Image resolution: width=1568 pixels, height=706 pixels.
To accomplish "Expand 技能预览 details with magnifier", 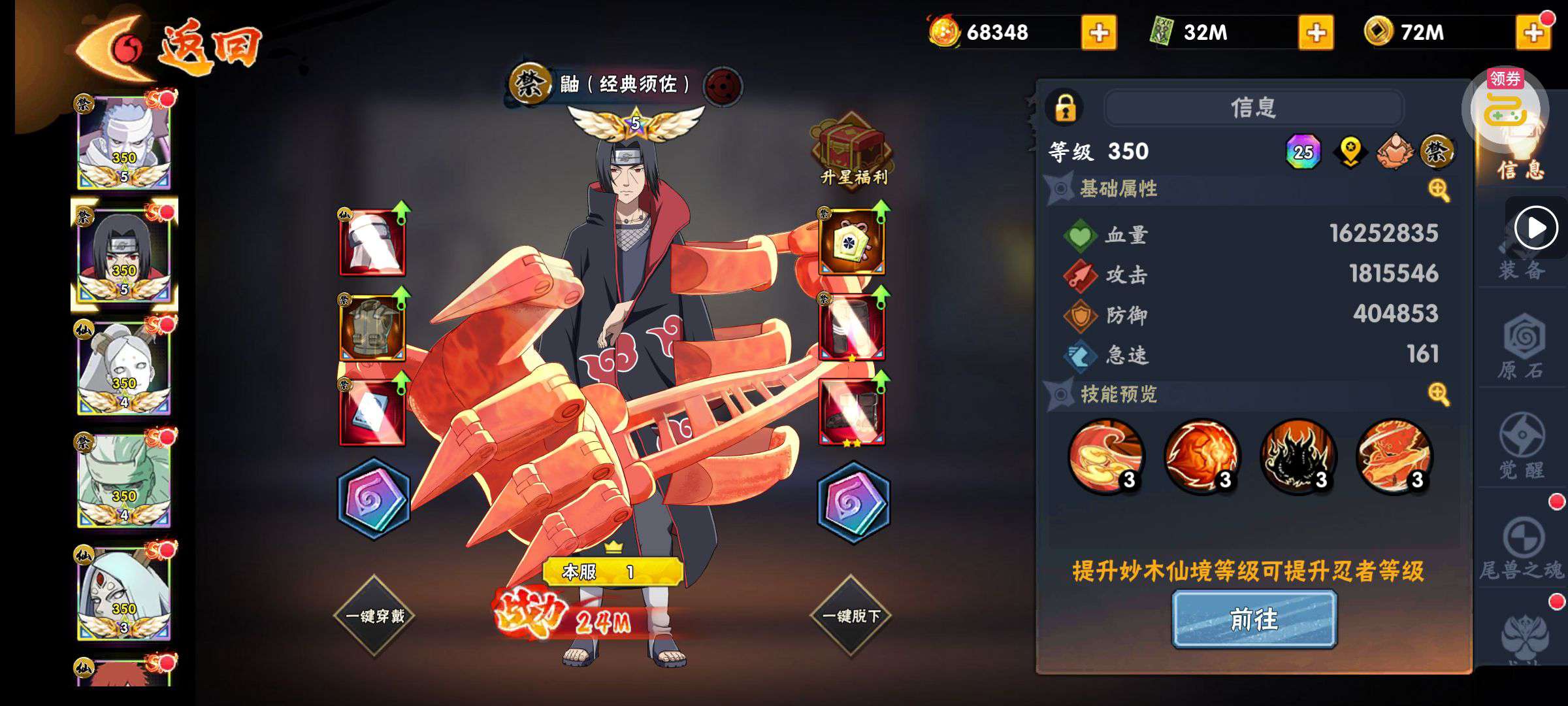I will click(x=1439, y=394).
